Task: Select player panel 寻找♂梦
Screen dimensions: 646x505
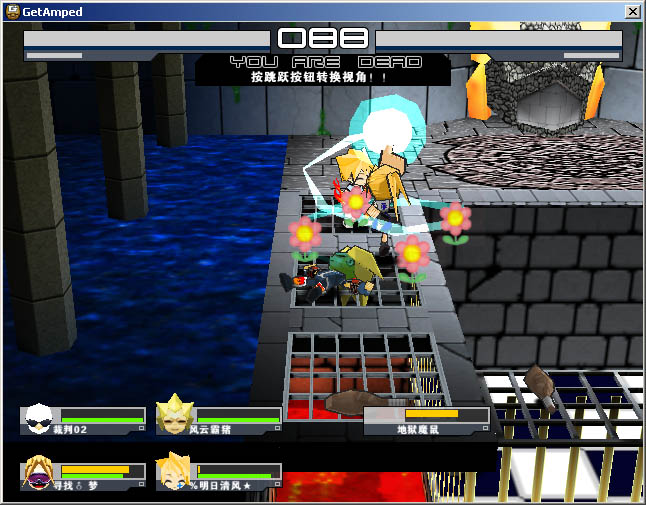Action: 84,475
